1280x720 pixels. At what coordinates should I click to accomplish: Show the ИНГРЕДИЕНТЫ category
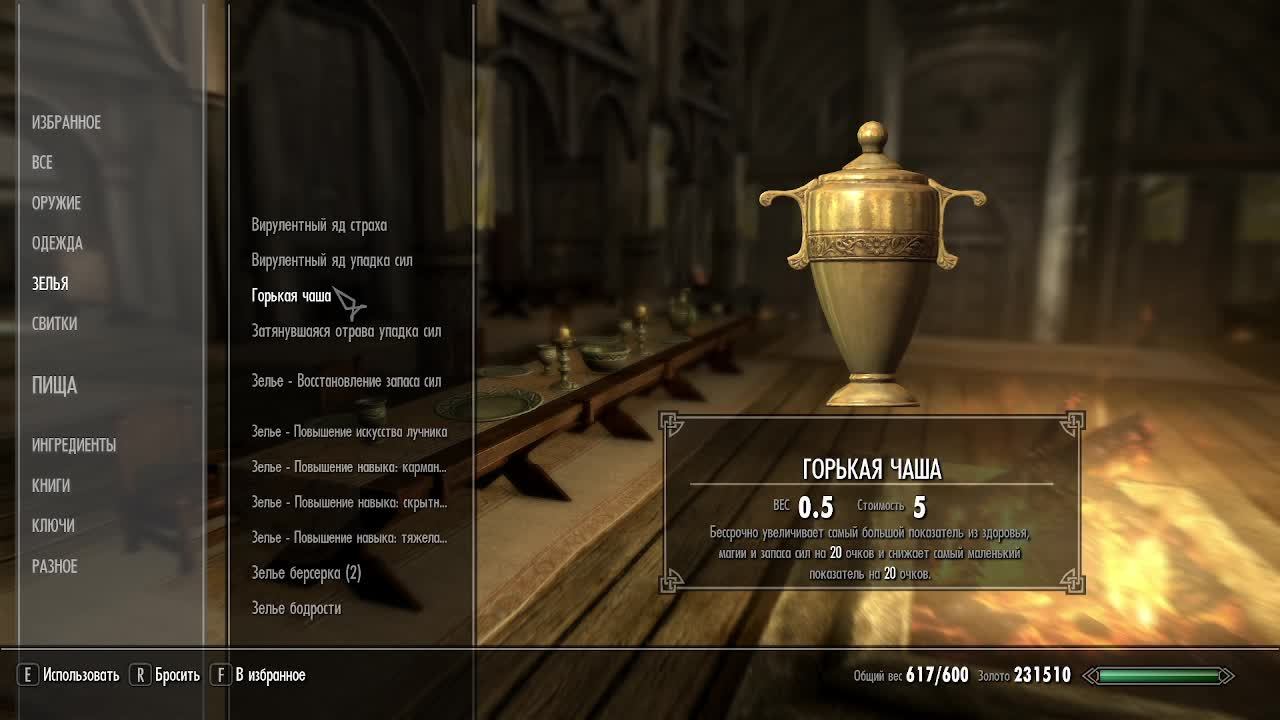pos(74,445)
